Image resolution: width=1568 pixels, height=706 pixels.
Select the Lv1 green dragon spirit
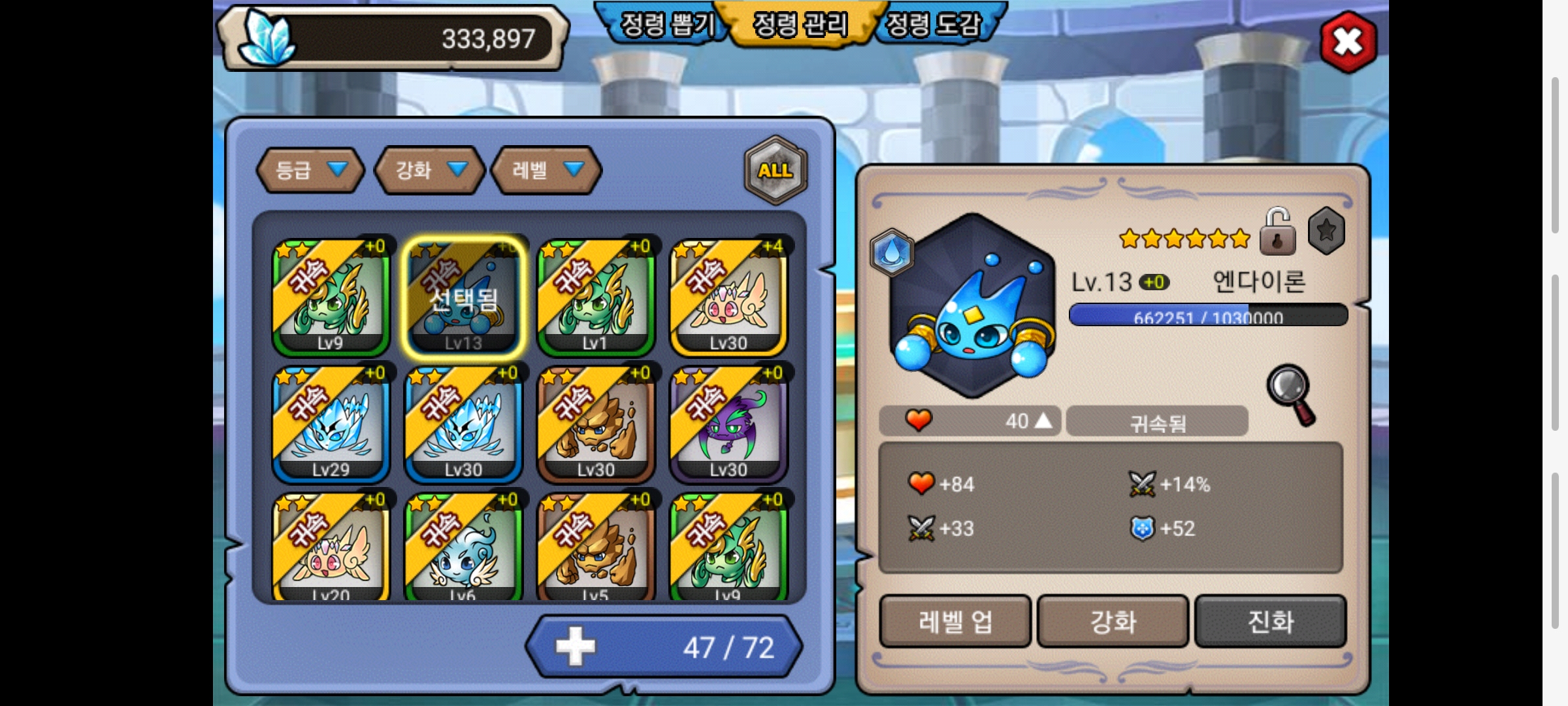click(596, 297)
